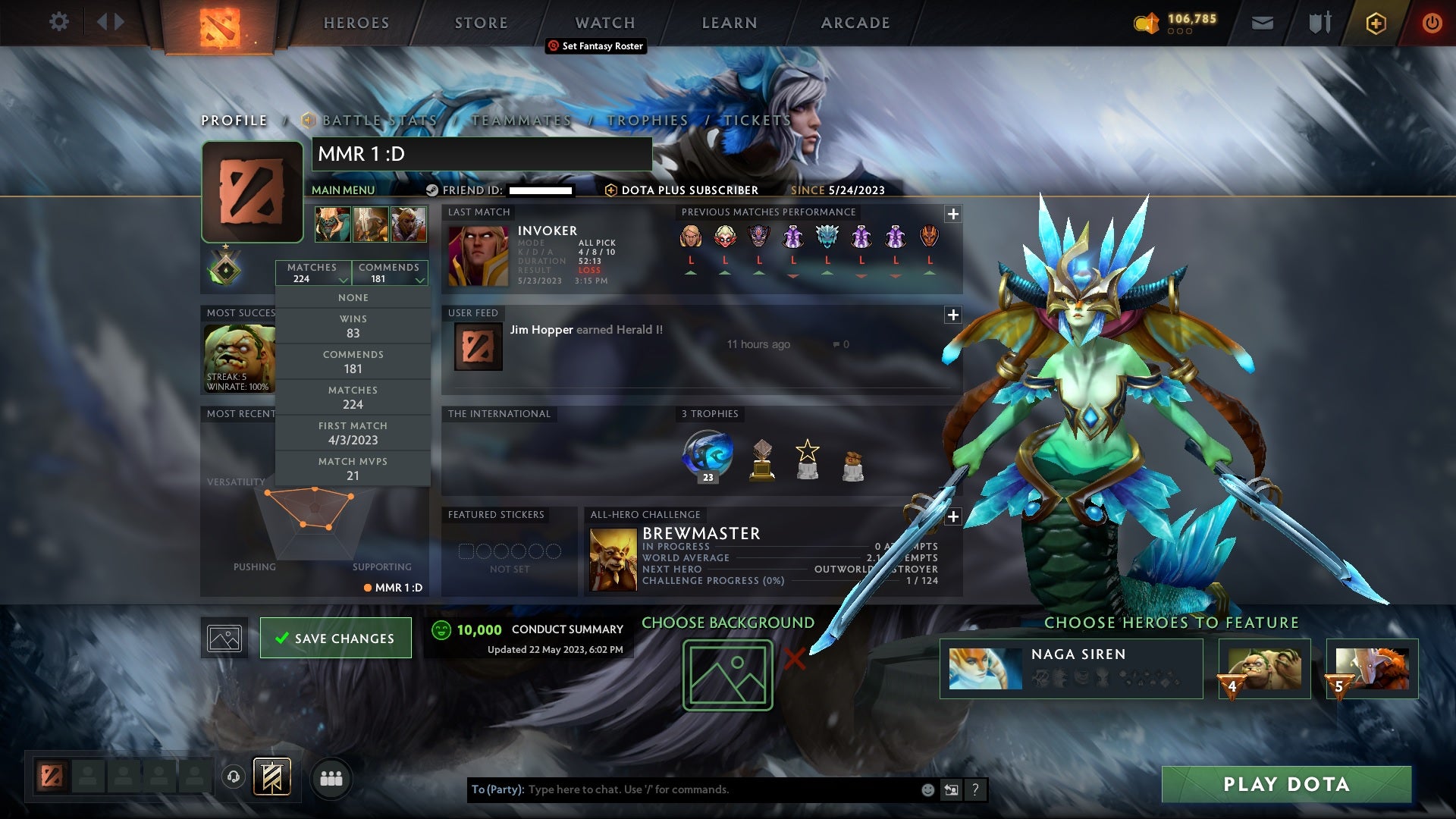Switch to the BATTLE STATS tab
The height and width of the screenshot is (819, 1456).
[x=378, y=120]
